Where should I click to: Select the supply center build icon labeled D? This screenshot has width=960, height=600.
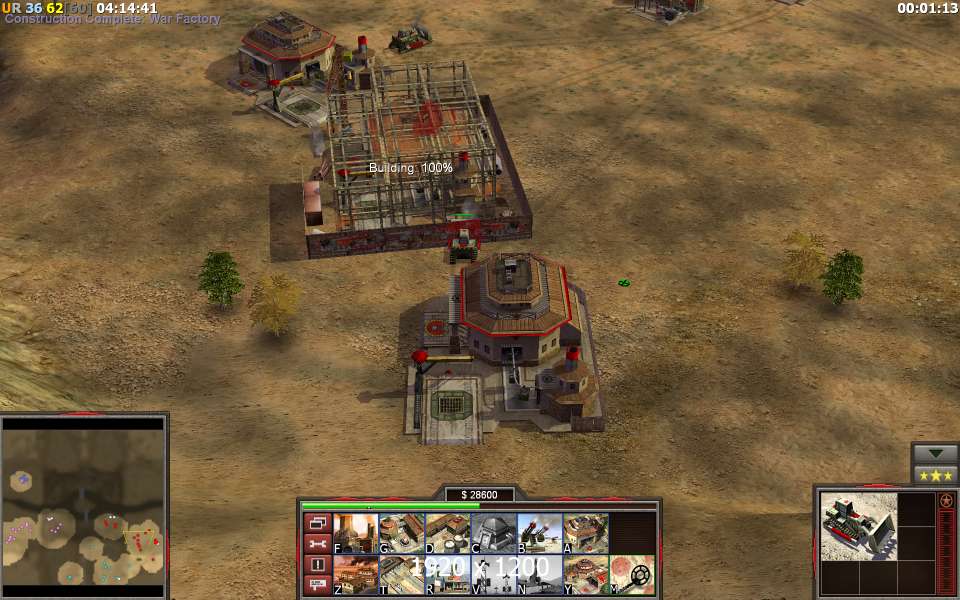click(x=447, y=533)
